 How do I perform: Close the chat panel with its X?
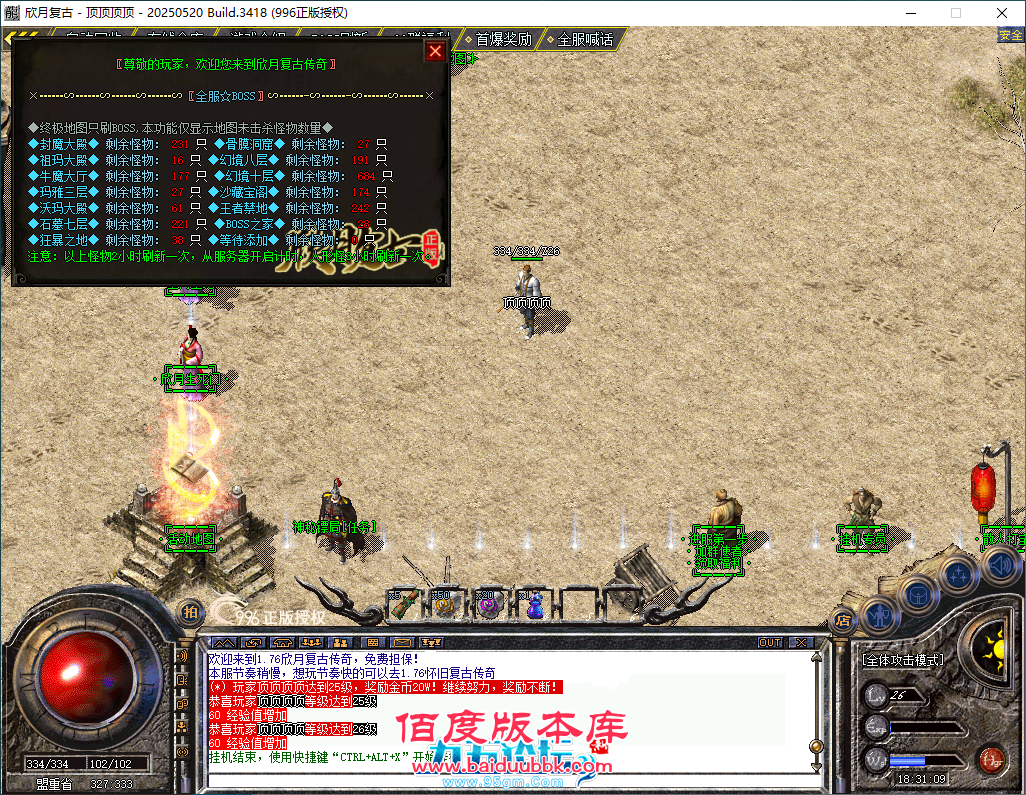pyautogui.click(x=801, y=642)
